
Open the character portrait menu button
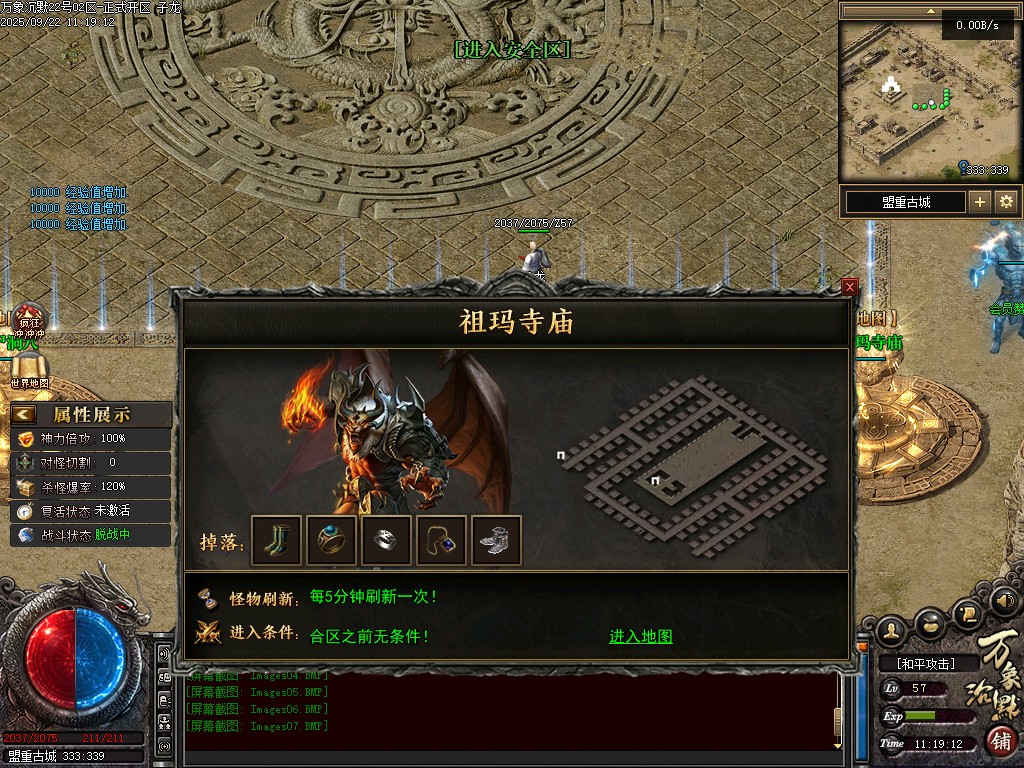pyautogui.click(x=892, y=629)
